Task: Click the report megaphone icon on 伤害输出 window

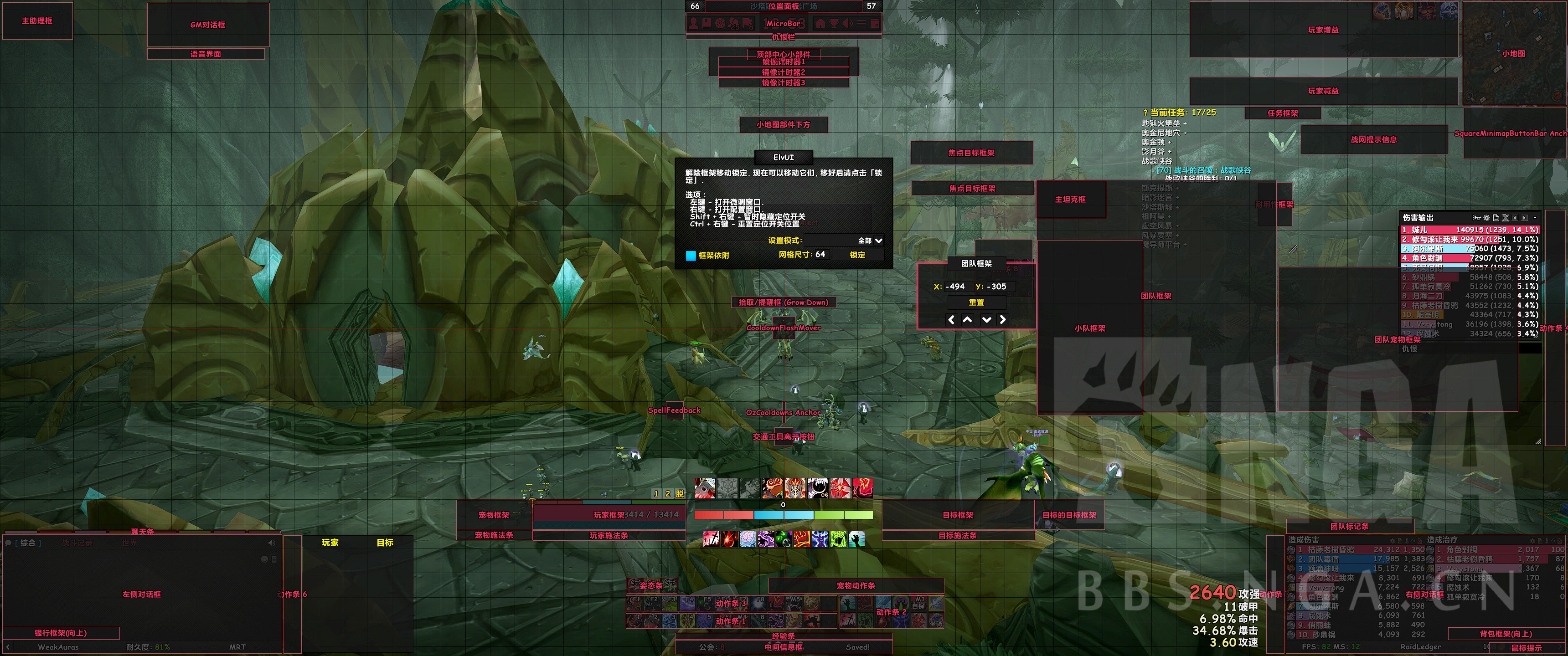Action: pos(1477,218)
